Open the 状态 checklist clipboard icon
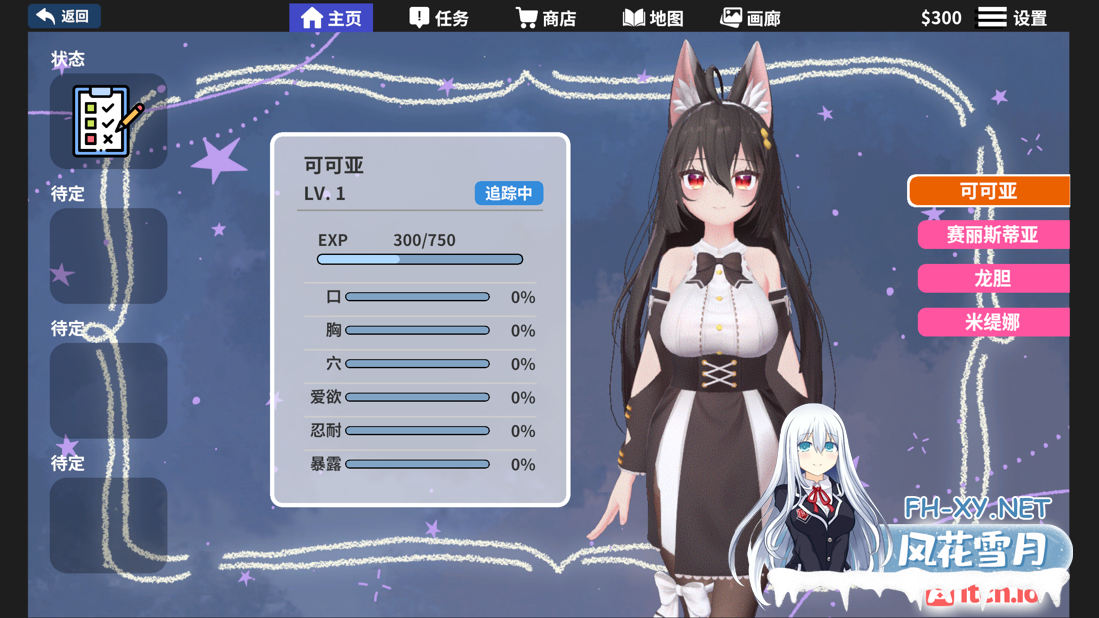Image resolution: width=1099 pixels, height=618 pixels. pyautogui.click(x=108, y=121)
